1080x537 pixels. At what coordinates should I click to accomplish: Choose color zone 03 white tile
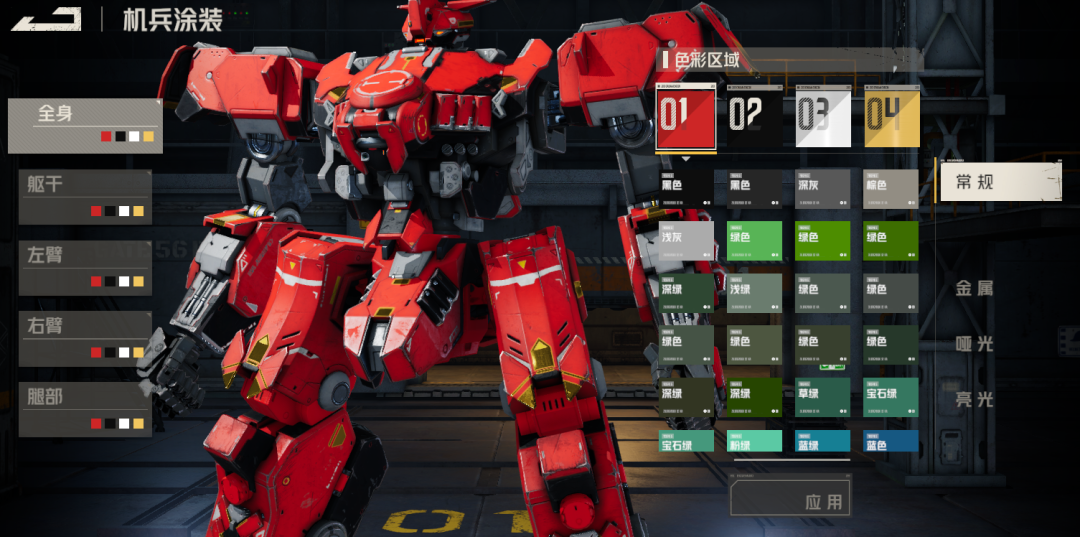(823, 117)
